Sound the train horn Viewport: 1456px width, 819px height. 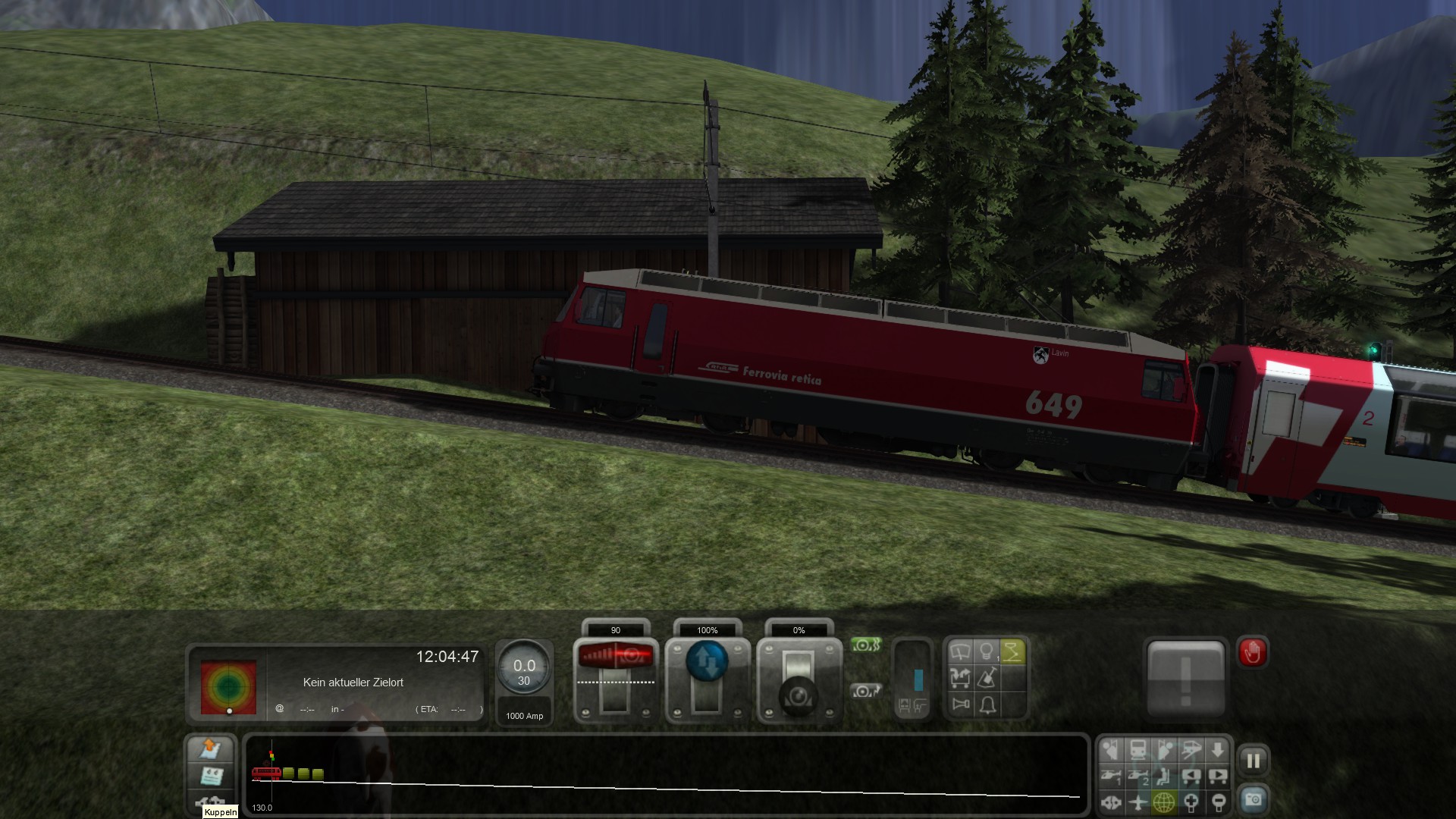[x=960, y=705]
